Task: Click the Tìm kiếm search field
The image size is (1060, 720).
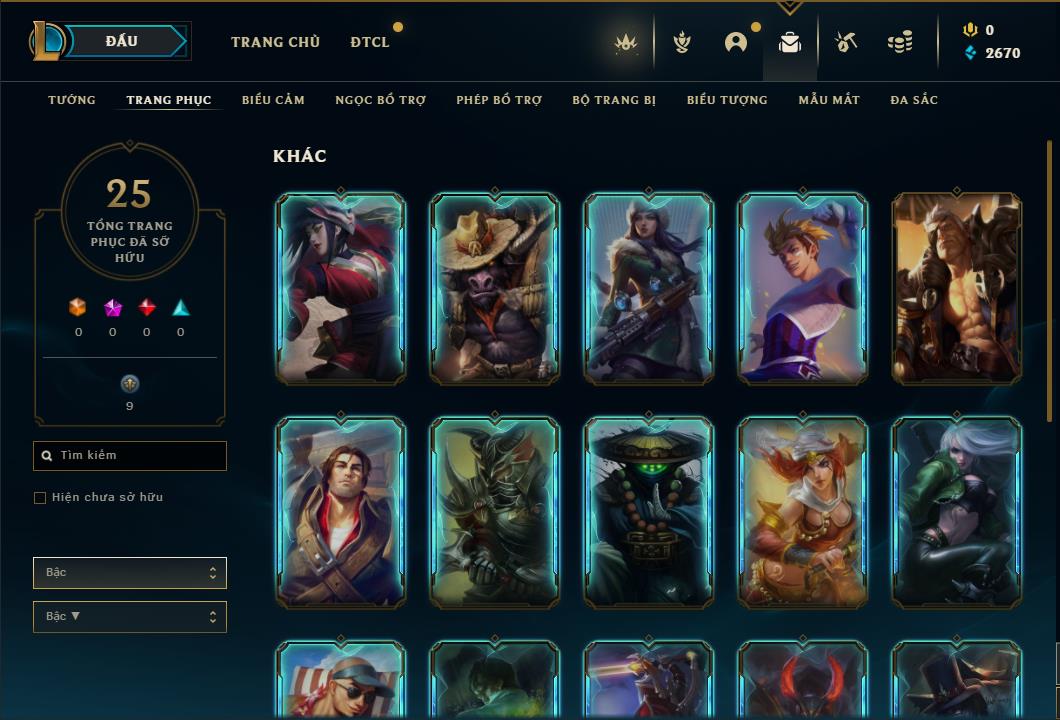Action: [130, 456]
